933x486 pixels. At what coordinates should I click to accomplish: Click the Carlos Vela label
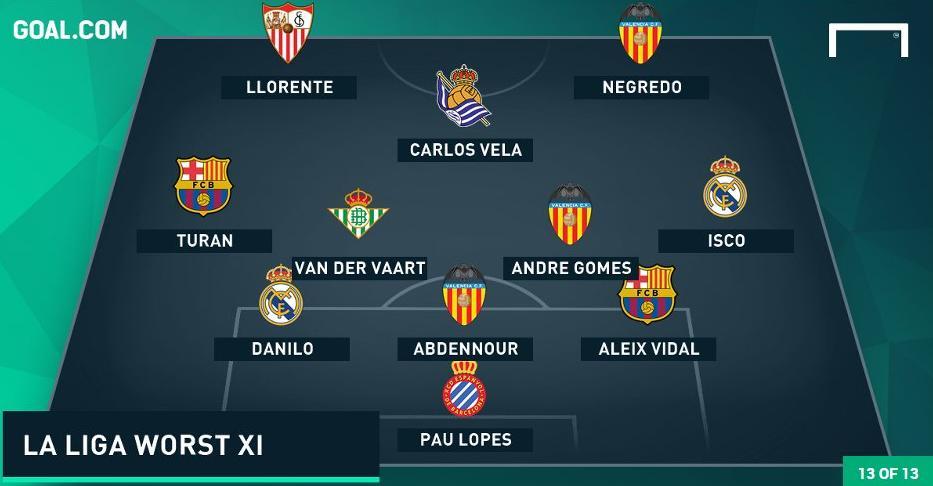pos(465,150)
